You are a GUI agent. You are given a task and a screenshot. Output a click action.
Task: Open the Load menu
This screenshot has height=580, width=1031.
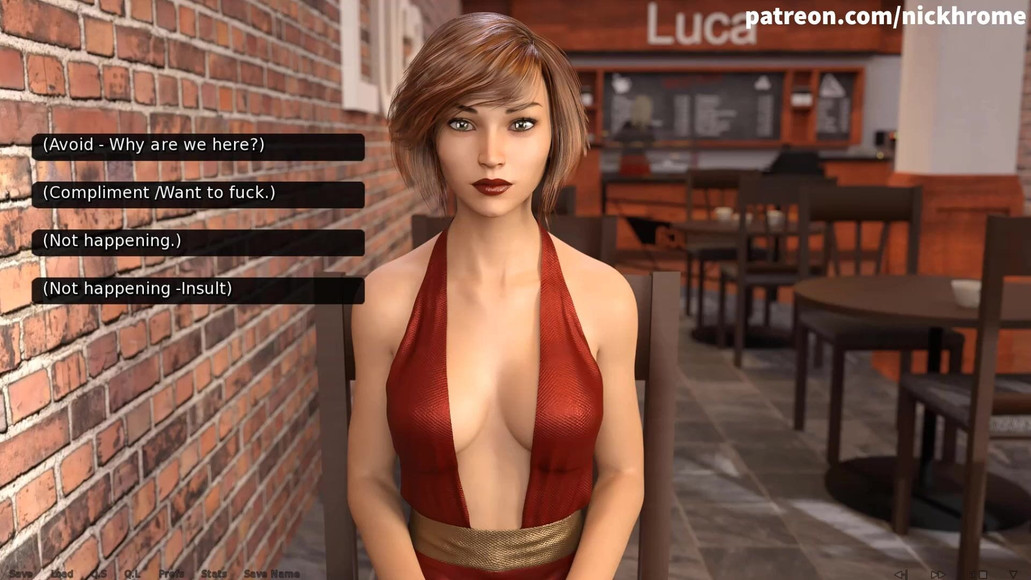click(x=62, y=574)
